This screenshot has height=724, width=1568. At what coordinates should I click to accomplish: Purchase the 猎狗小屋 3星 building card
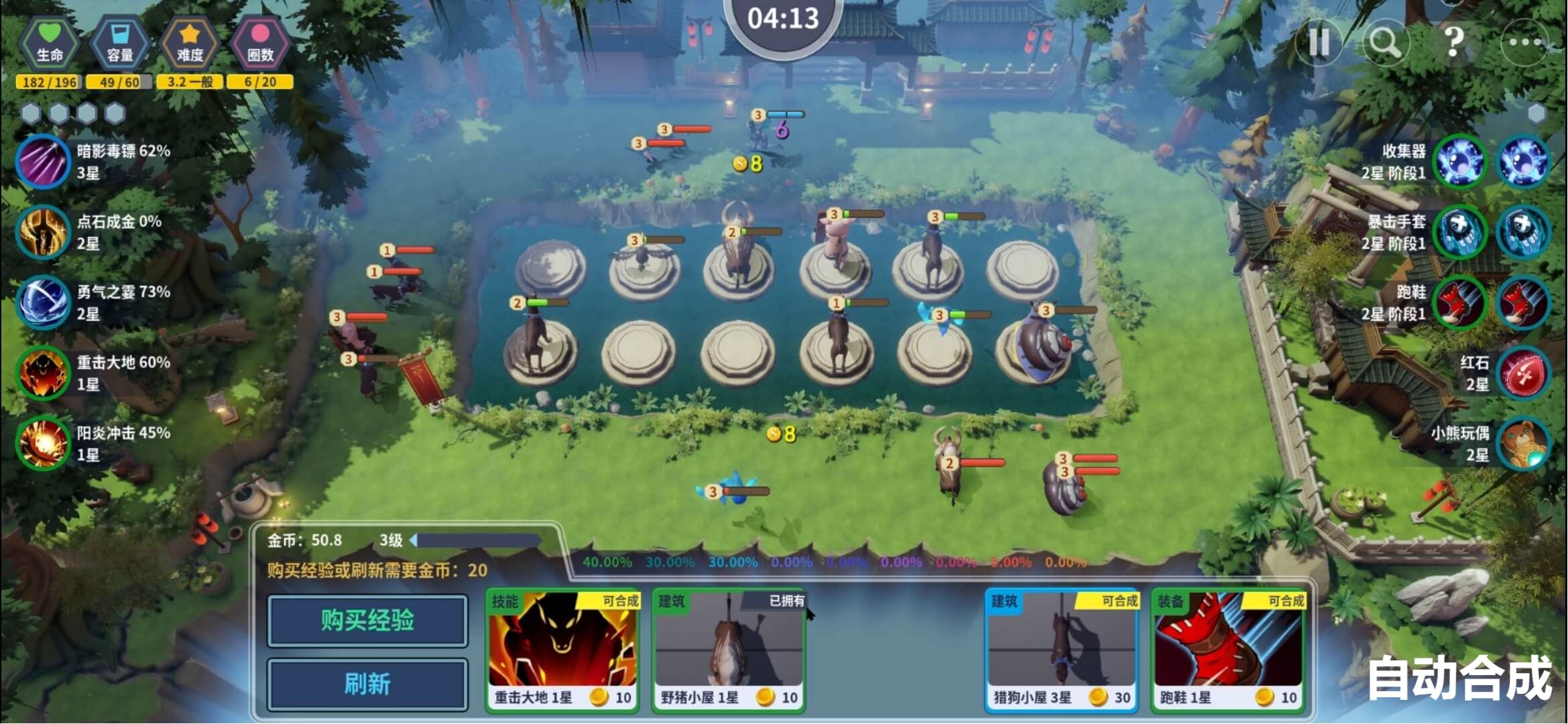pyautogui.click(x=1061, y=650)
